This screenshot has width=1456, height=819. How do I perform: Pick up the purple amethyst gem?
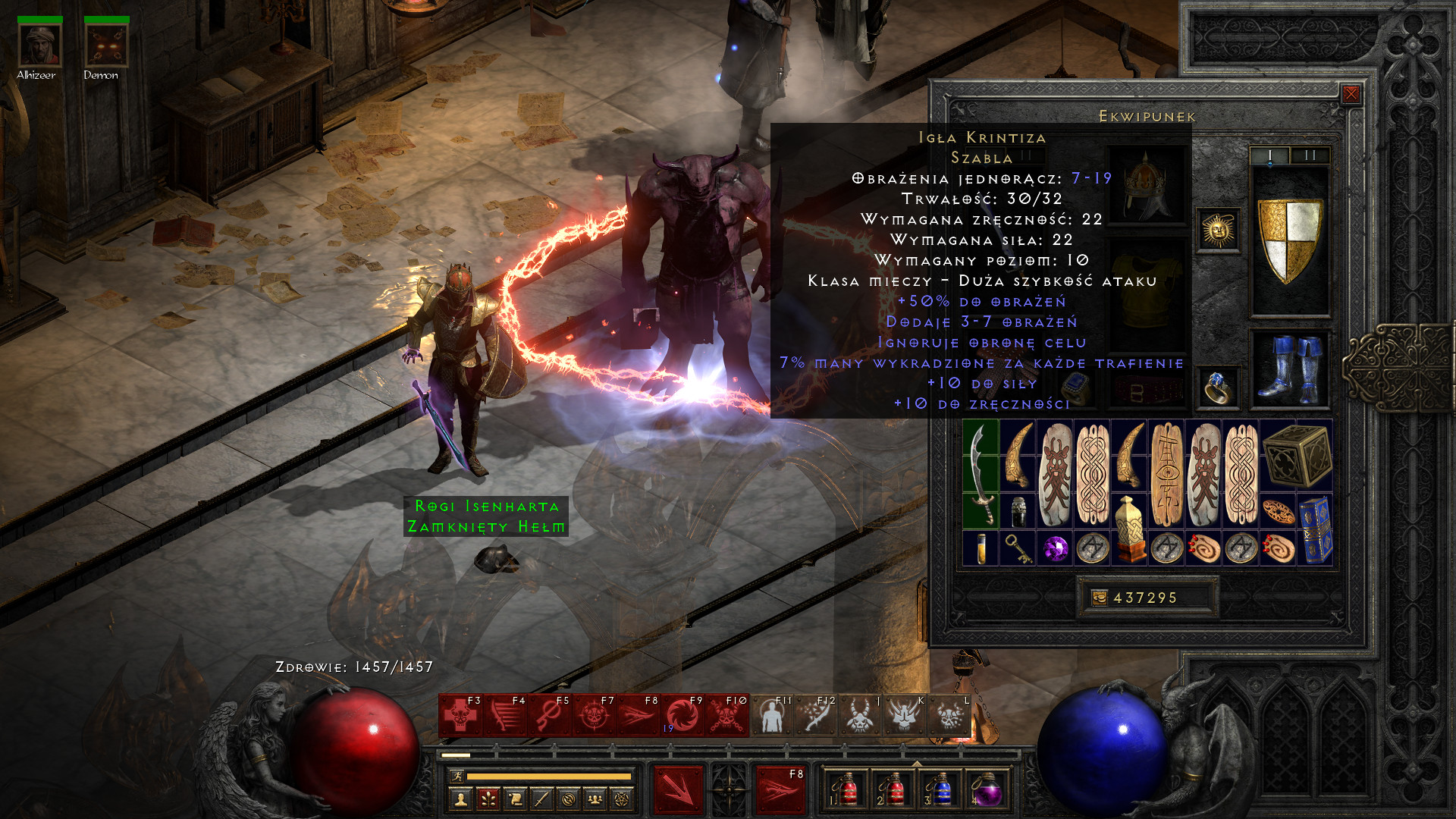click(x=1055, y=548)
